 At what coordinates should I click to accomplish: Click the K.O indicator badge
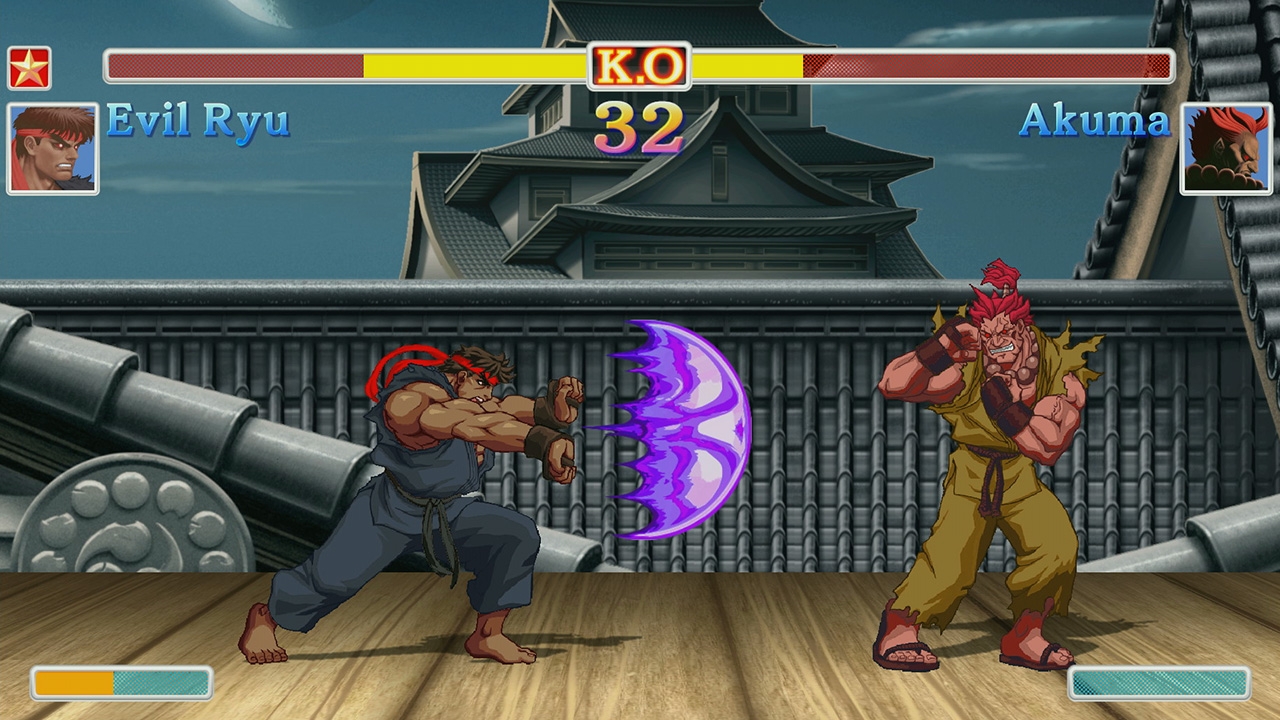(638, 64)
